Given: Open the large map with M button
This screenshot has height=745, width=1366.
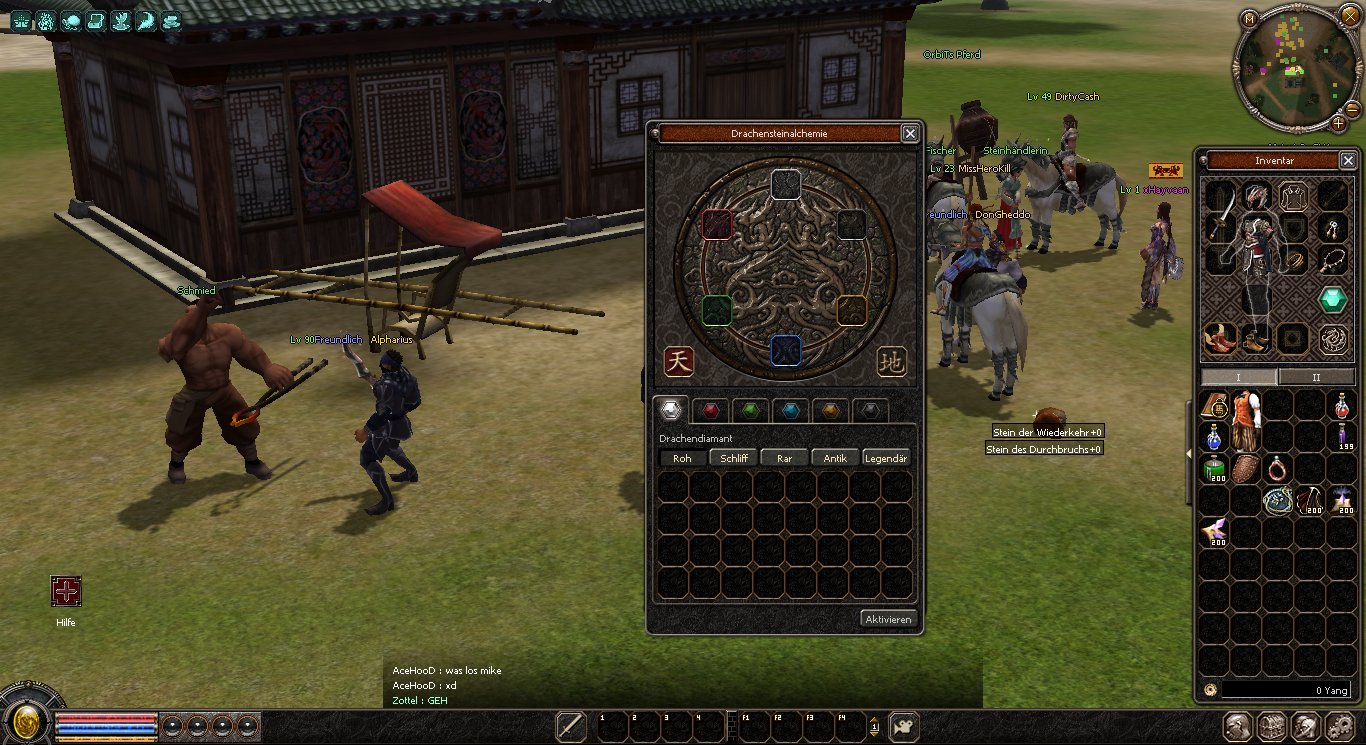Looking at the screenshot, I should pos(1249,18).
